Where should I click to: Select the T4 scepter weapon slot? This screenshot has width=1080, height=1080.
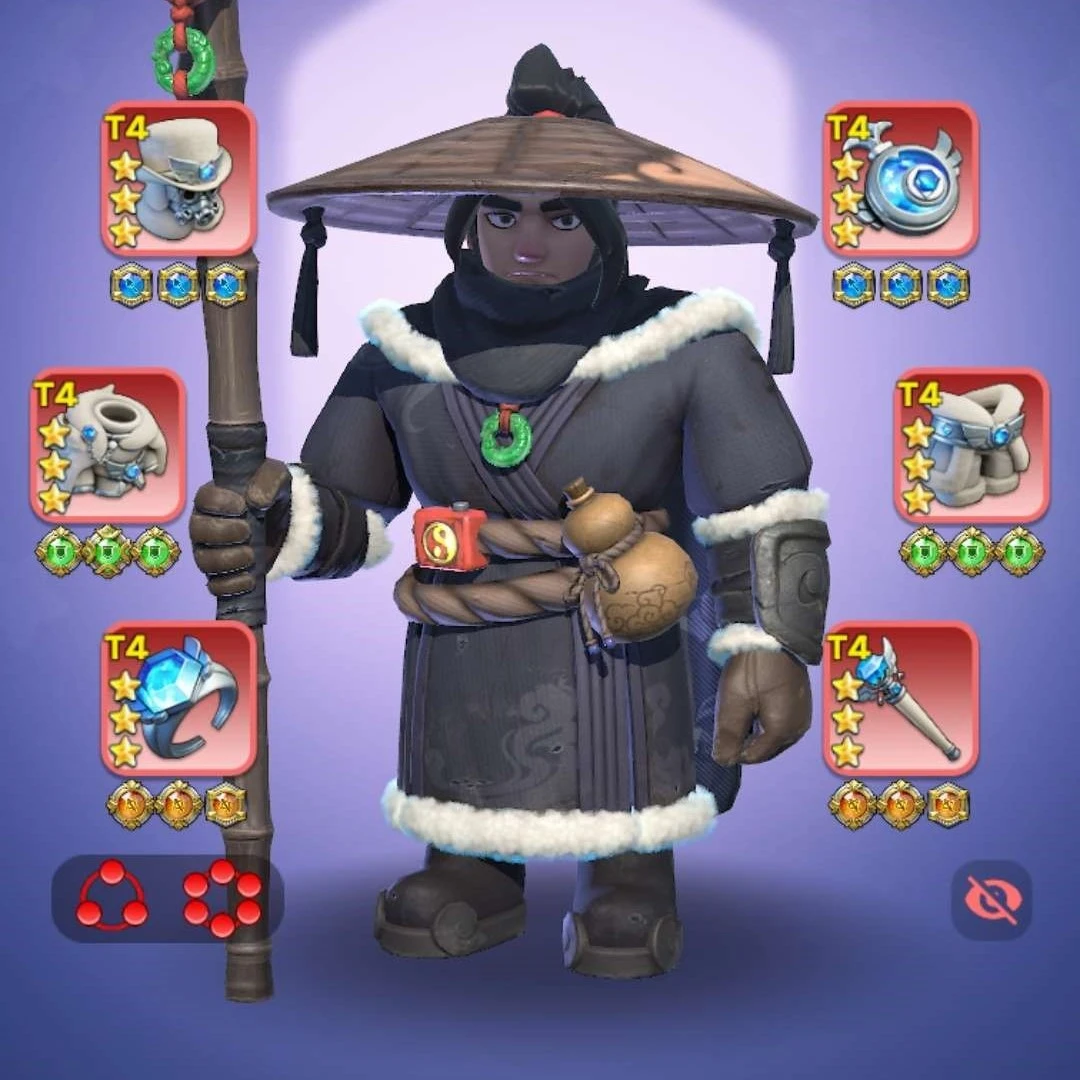(x=901, y=699)
